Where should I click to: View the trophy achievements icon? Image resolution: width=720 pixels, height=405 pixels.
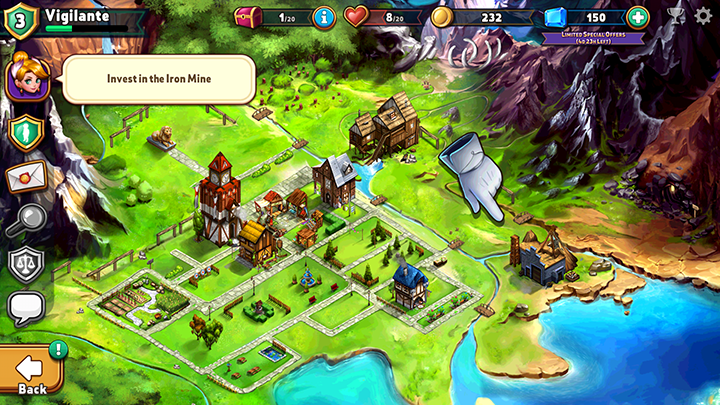click(677, 16)
